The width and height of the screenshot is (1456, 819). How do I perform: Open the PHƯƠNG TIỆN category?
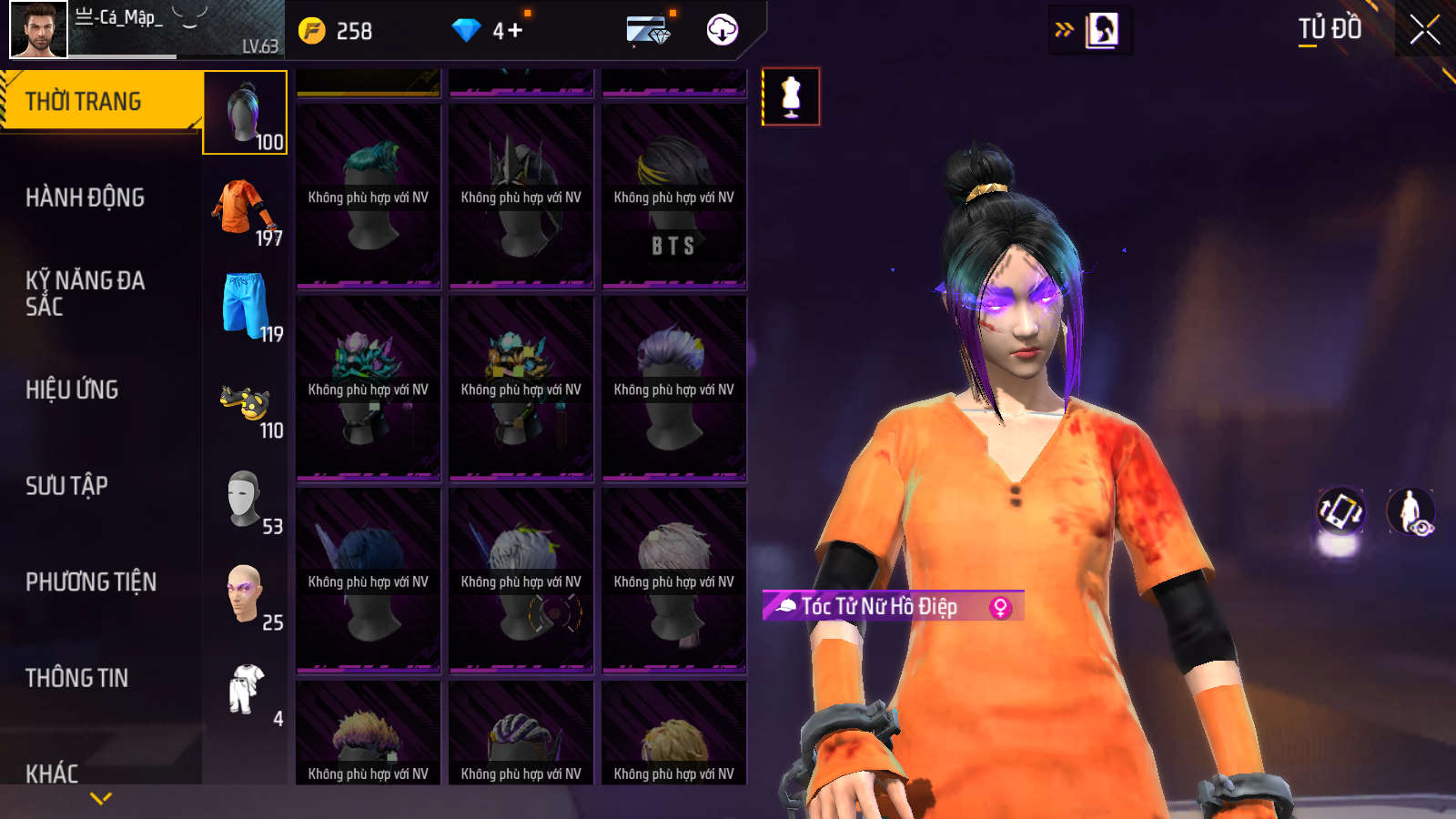click(x=91, y=582)
